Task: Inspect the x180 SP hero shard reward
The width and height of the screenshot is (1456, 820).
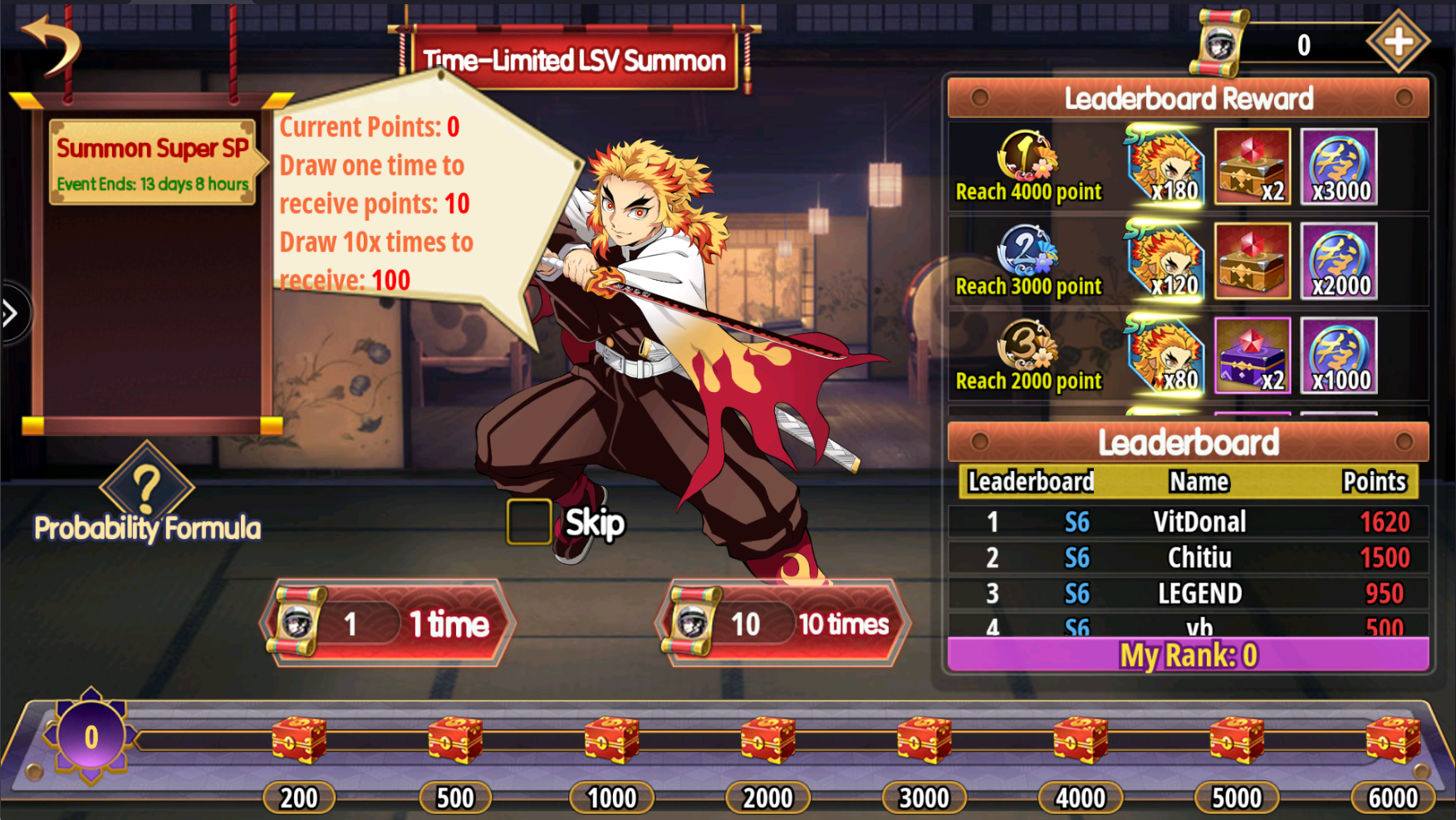Action: 1164,167
